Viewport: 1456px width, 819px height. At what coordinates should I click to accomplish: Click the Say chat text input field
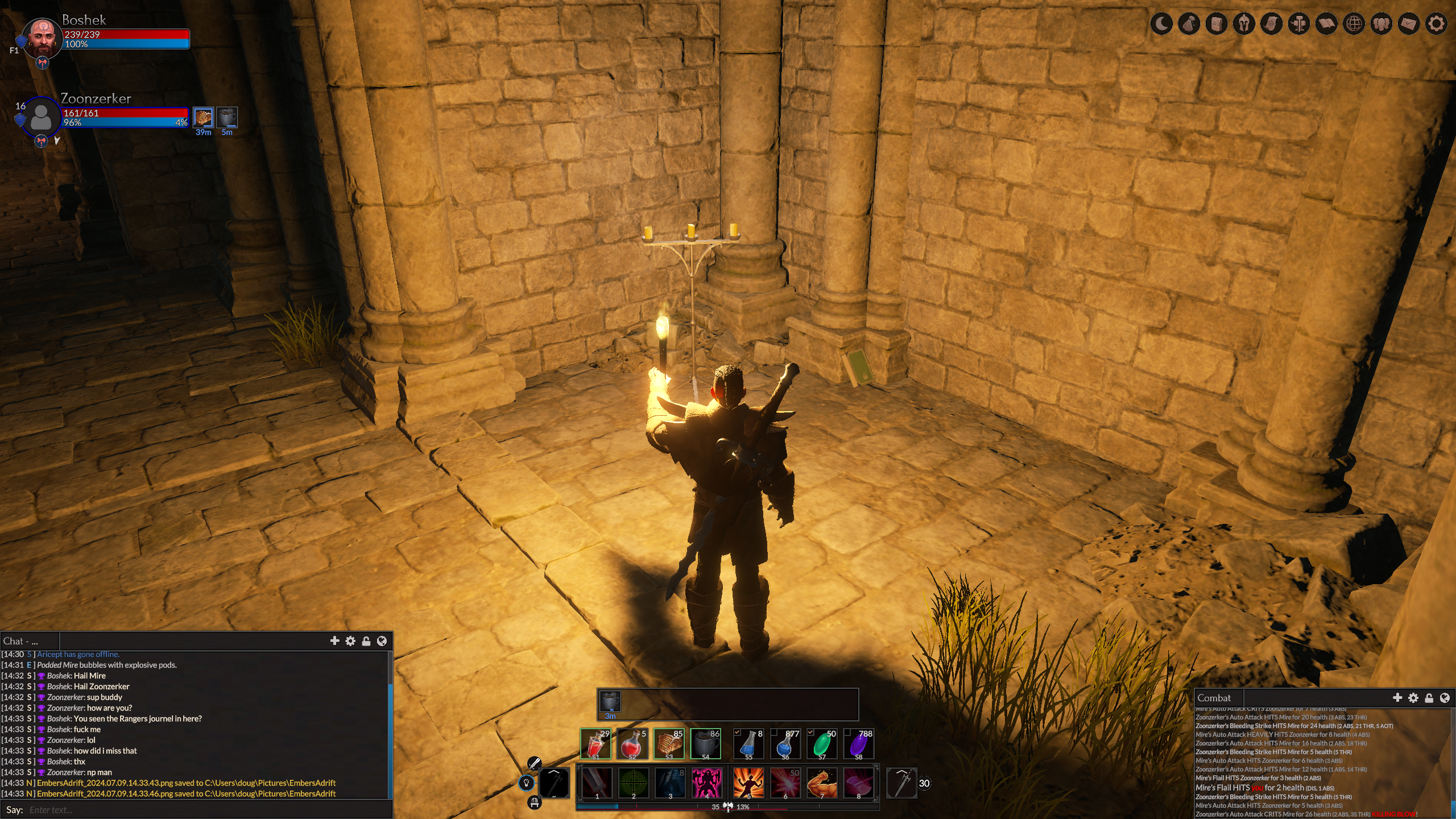click(205, 810)
